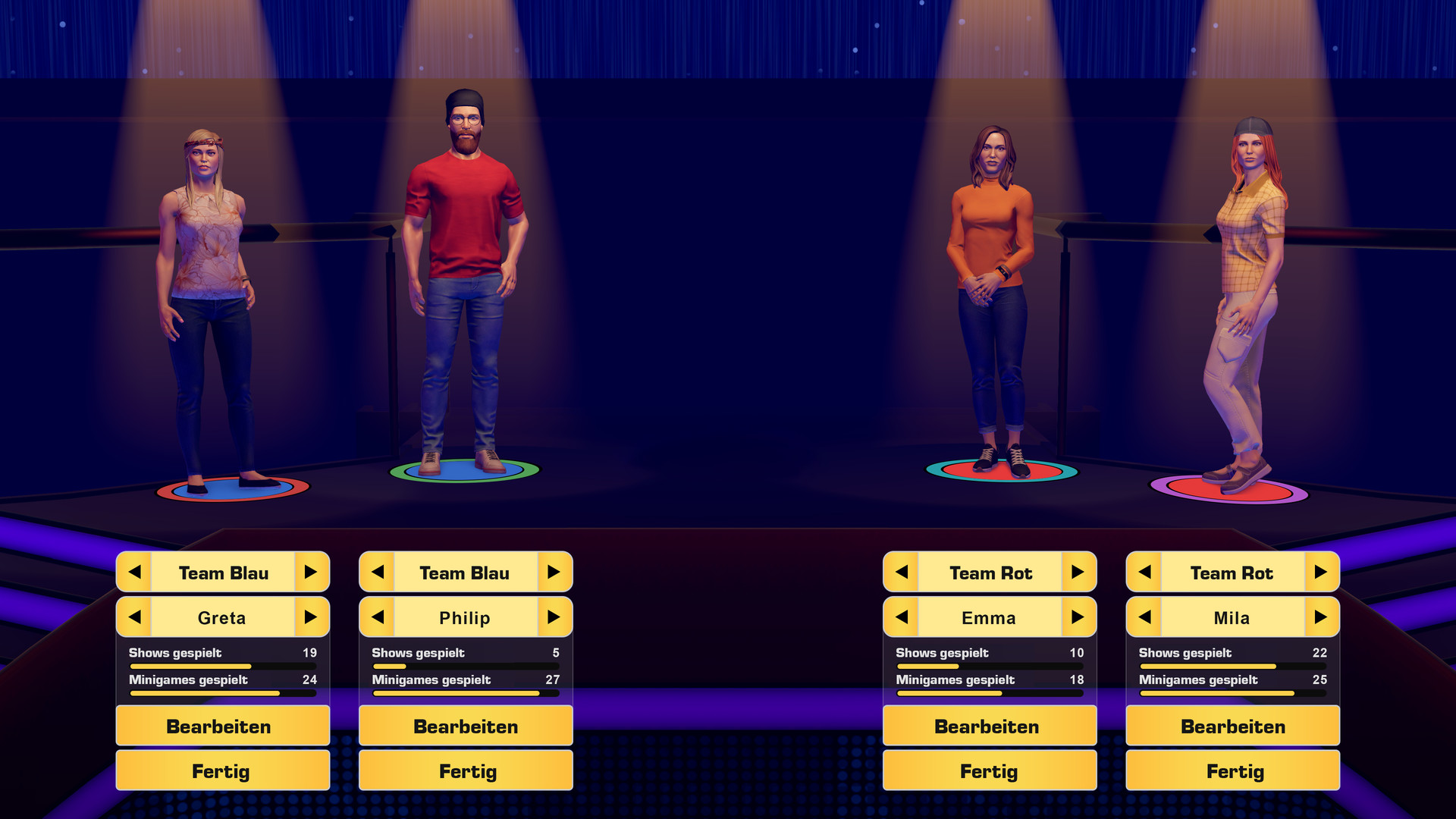Select the Team Blau label in Greta's panel
The width and height of the screenshot is (1456, 819).
click(x=222, y=573)
